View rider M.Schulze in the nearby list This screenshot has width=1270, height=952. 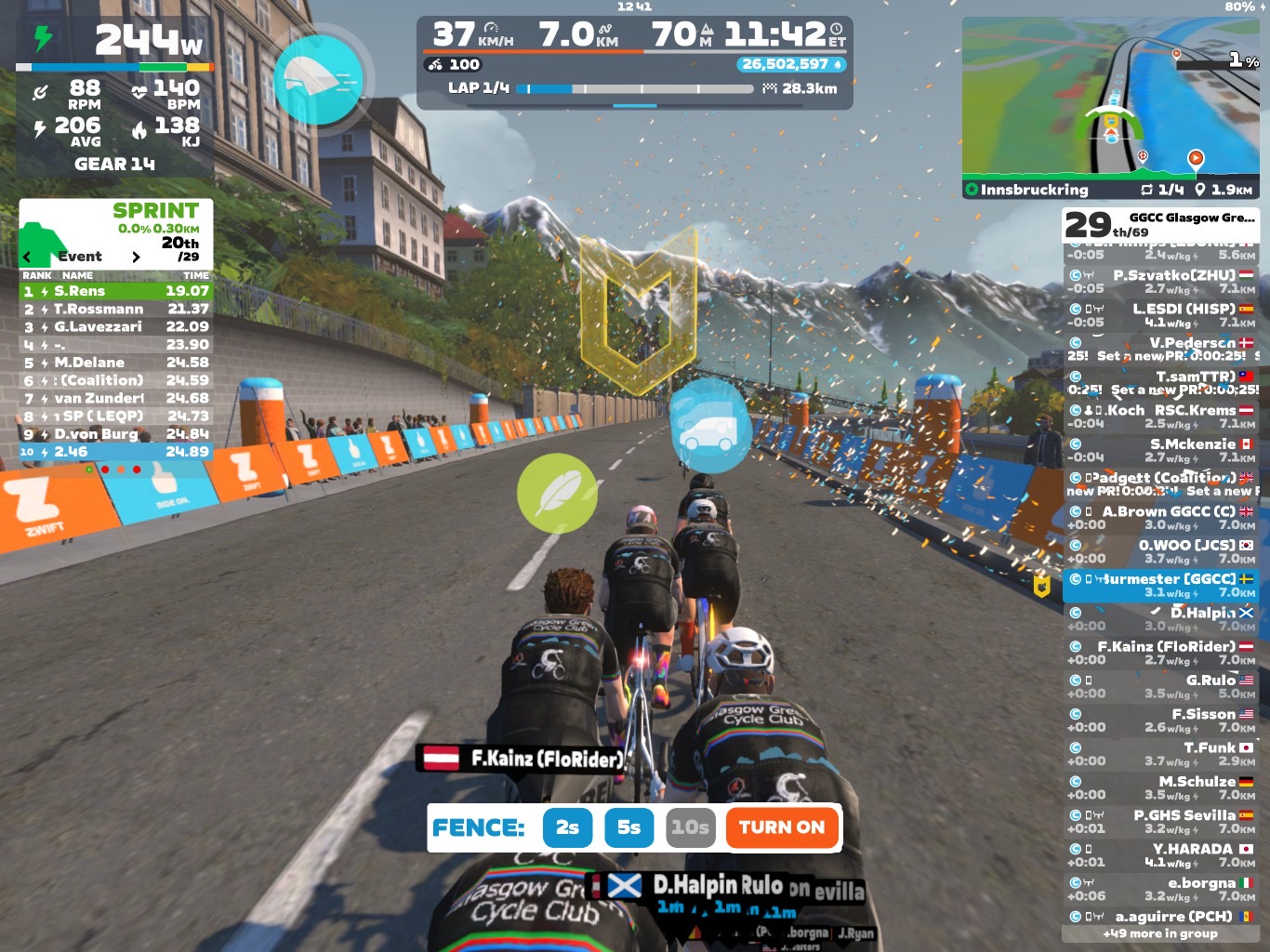click(1160, 787)
